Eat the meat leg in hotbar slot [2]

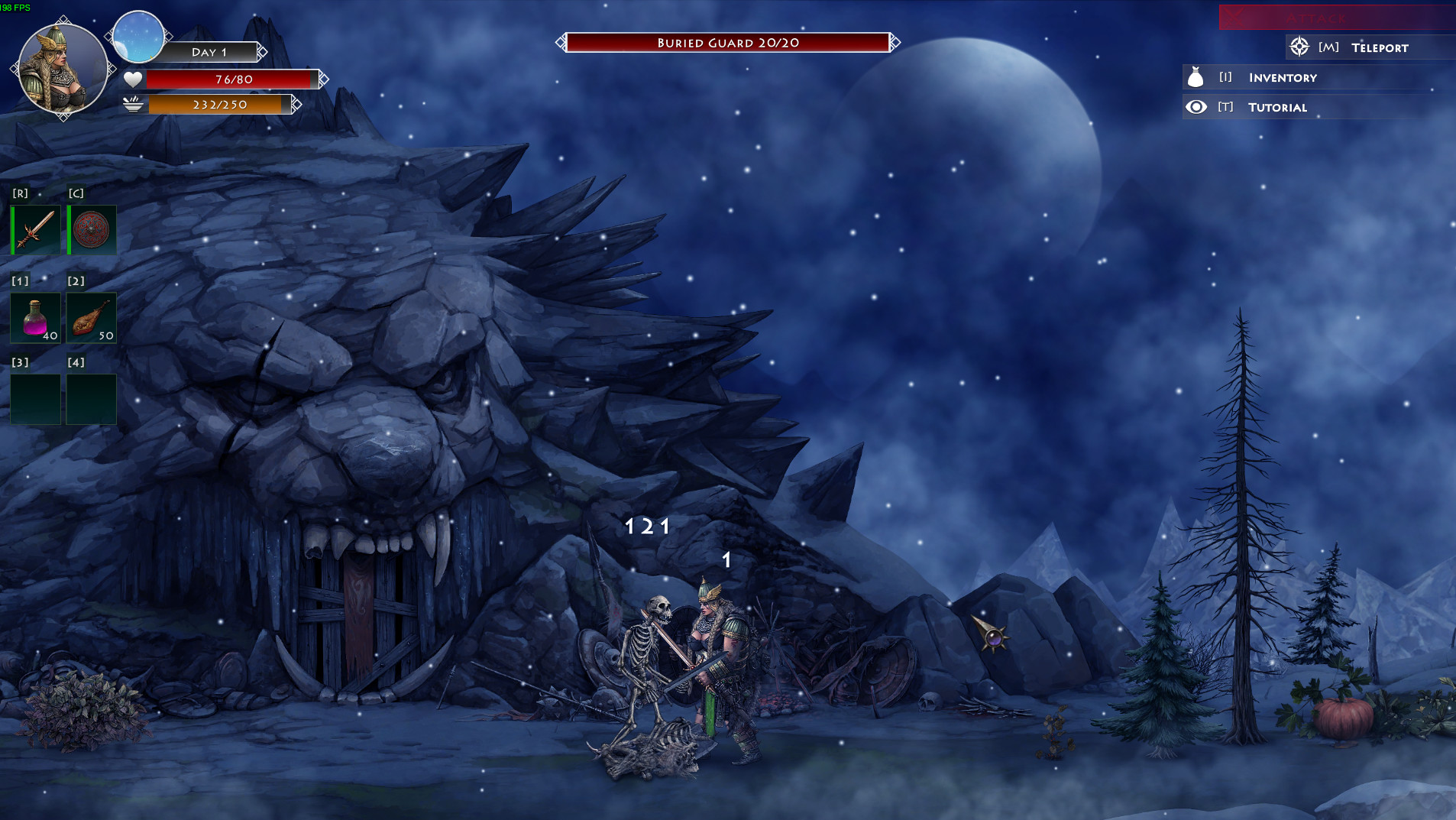(x=91, y=317)
